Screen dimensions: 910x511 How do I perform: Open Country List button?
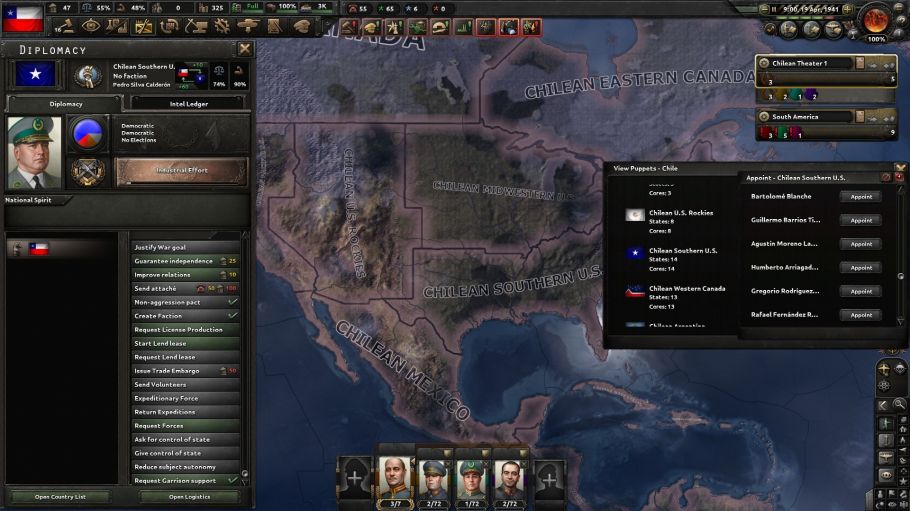tap(60, 496)
